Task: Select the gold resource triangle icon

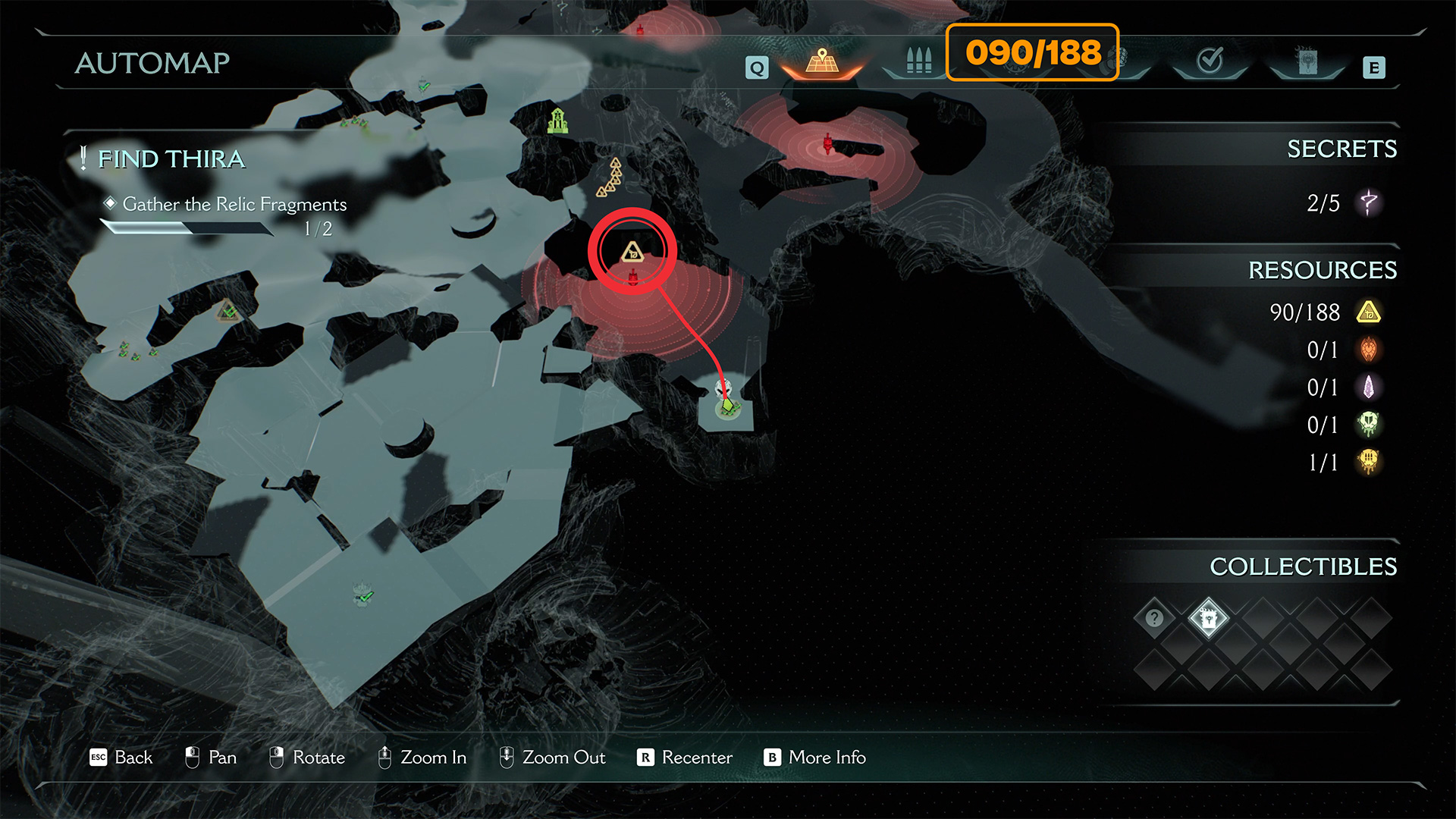Action: point(1369,312)
